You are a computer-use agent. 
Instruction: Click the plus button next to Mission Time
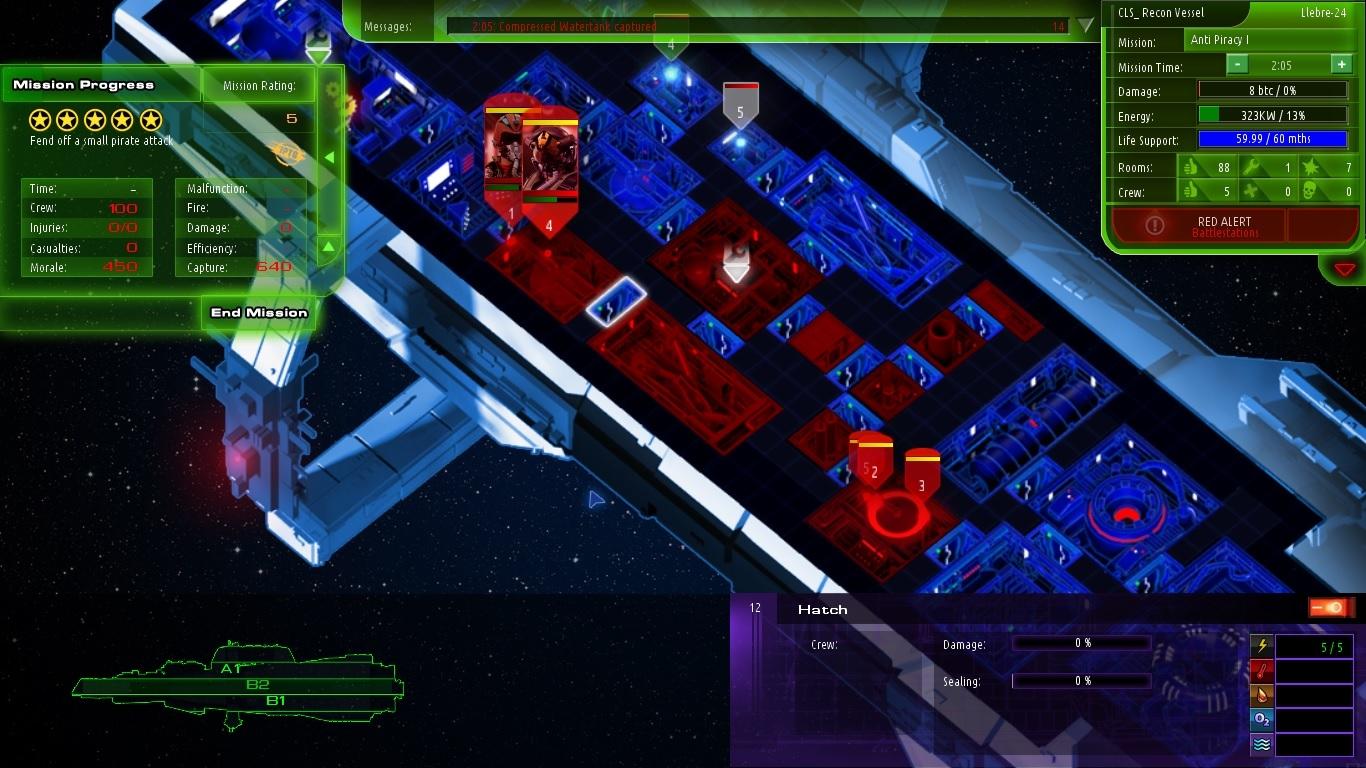[x=1340, y=63]
